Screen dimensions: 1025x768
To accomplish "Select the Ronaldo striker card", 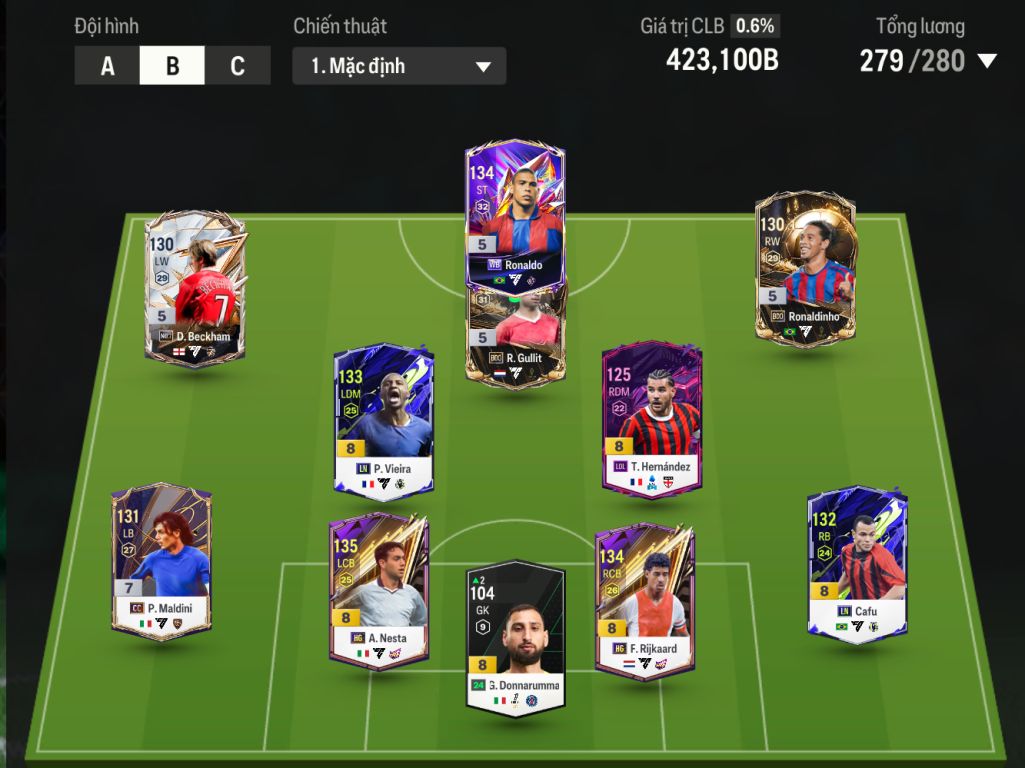I will coord(515,215).
